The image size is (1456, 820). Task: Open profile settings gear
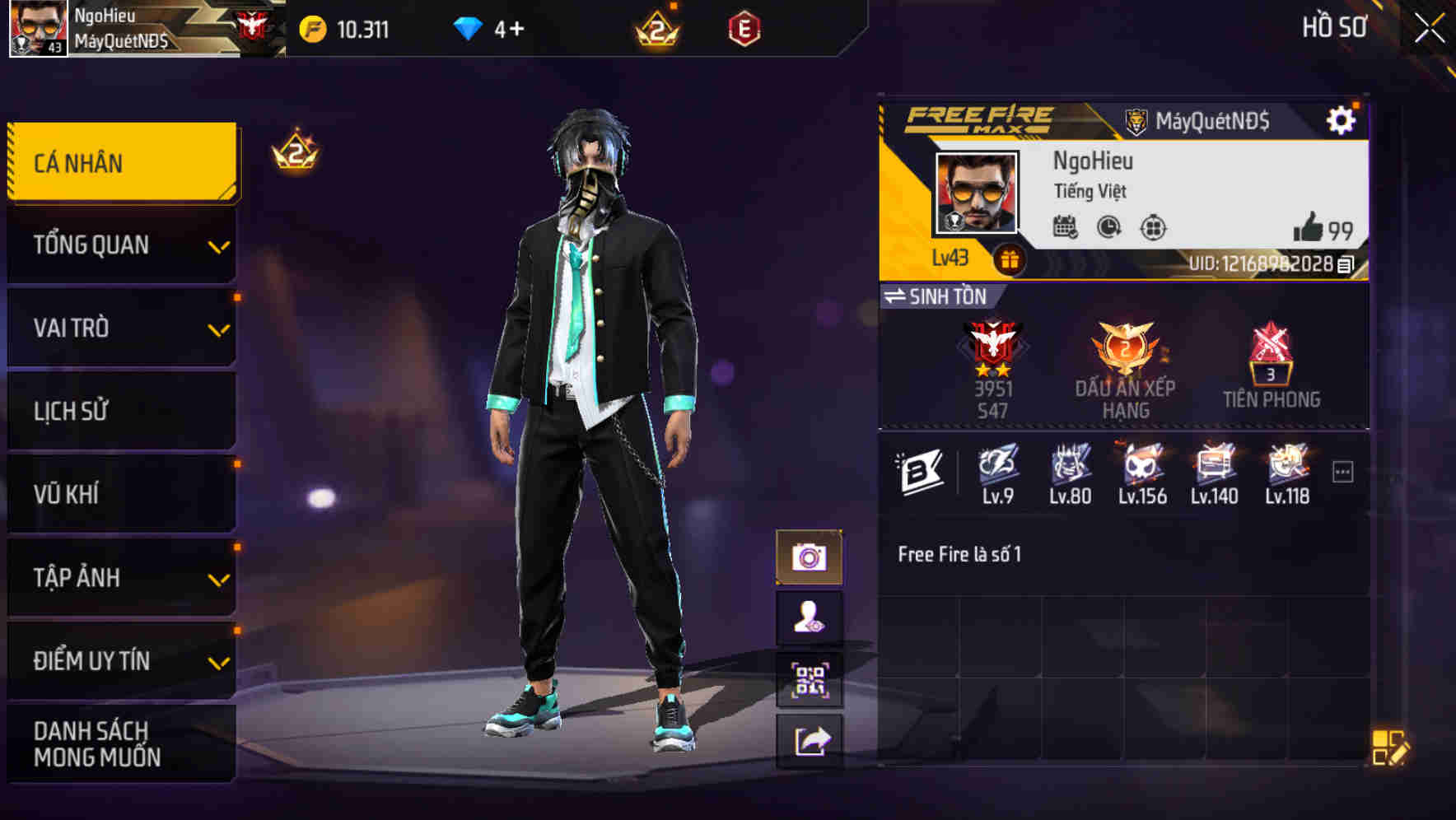coord(1342,118)
